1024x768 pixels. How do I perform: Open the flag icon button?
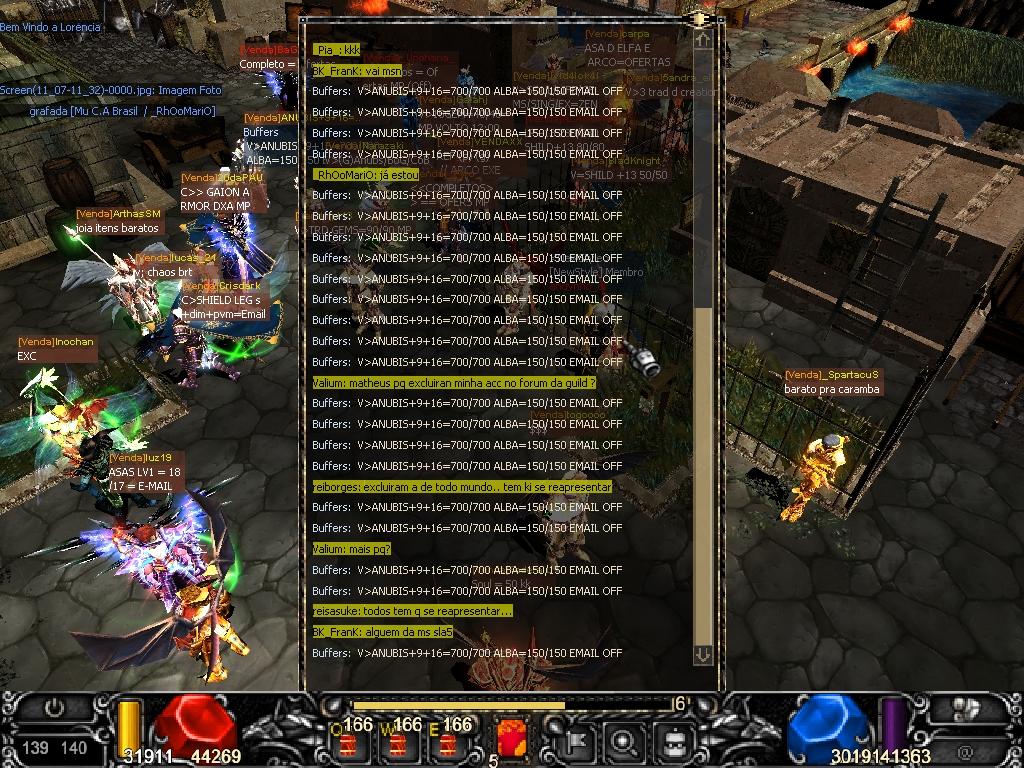click(579, 741)
